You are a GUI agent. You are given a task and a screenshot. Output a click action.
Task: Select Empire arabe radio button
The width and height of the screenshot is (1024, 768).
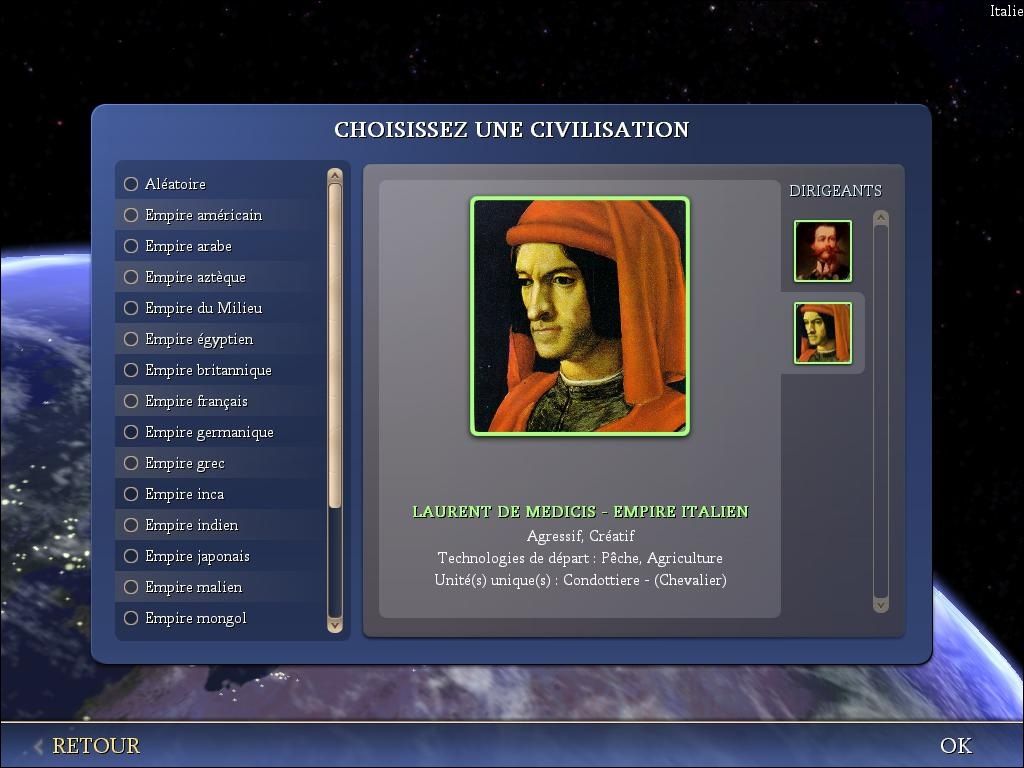[x=131, y=246]
